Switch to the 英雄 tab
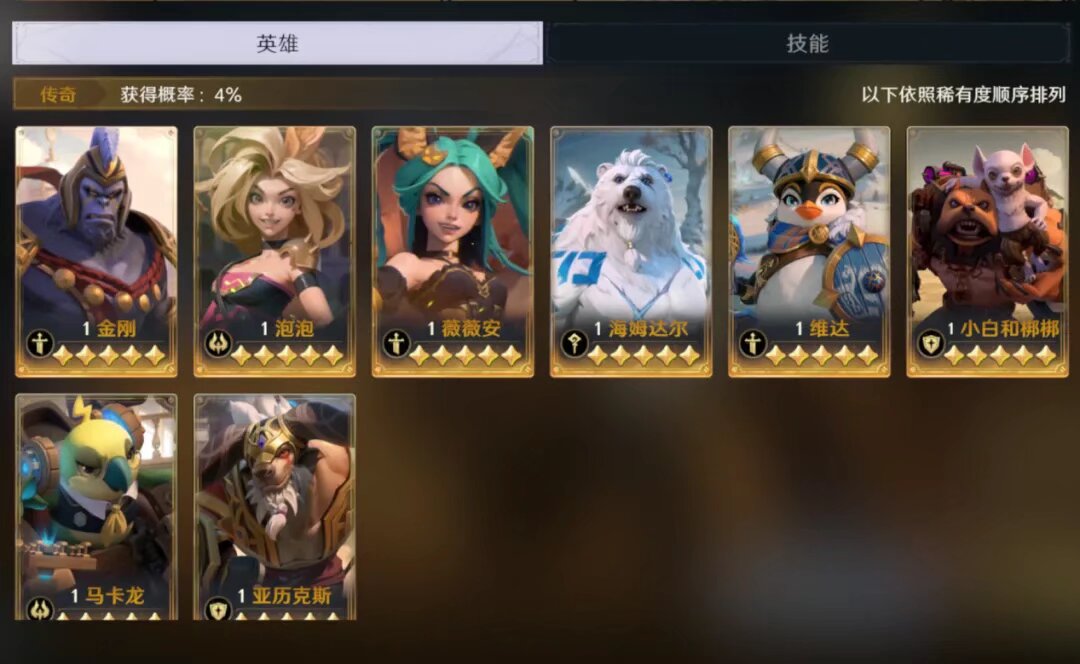Image resolution: width=1080 pixels, height=664 pixels. pos(277,44)
